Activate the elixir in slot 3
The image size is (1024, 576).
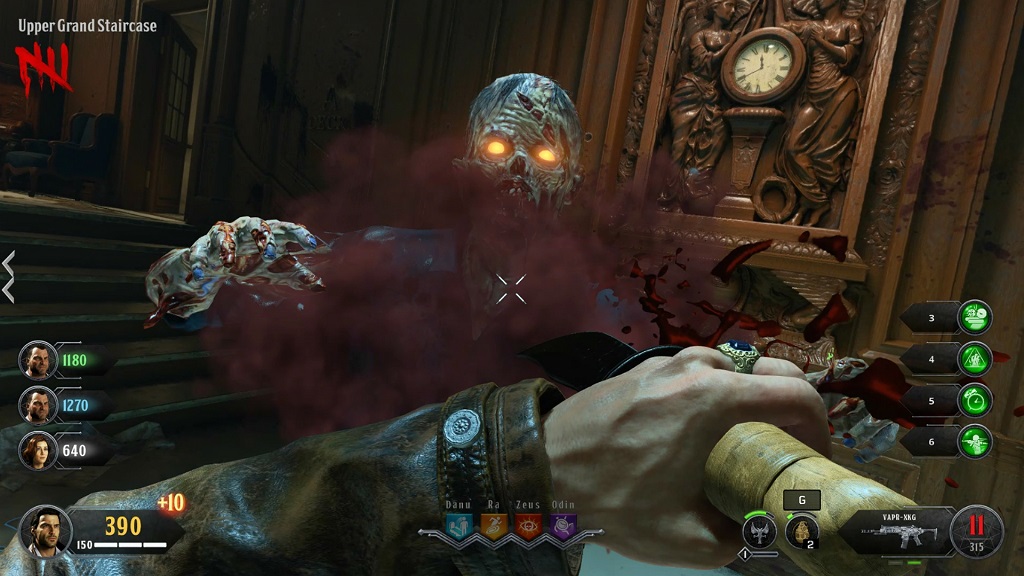pyautogui.click(x=974, y=318)
